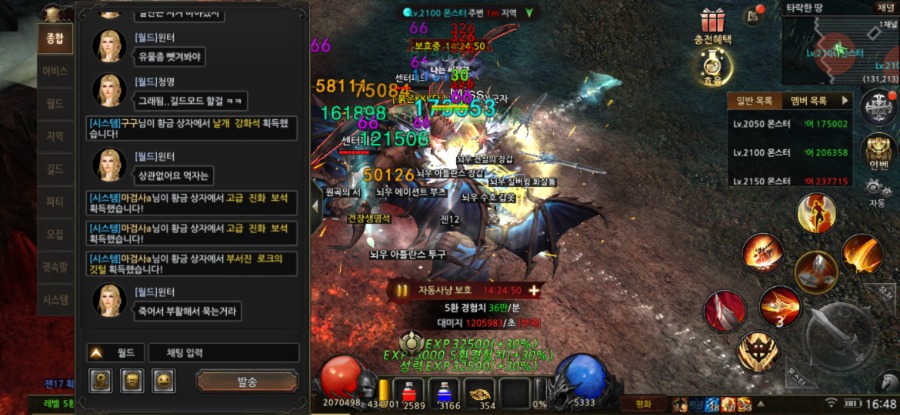The height and width of the screenshot is (415, 900).
Task: Pause auto-hunt protection timer
Action: point(402,290)
